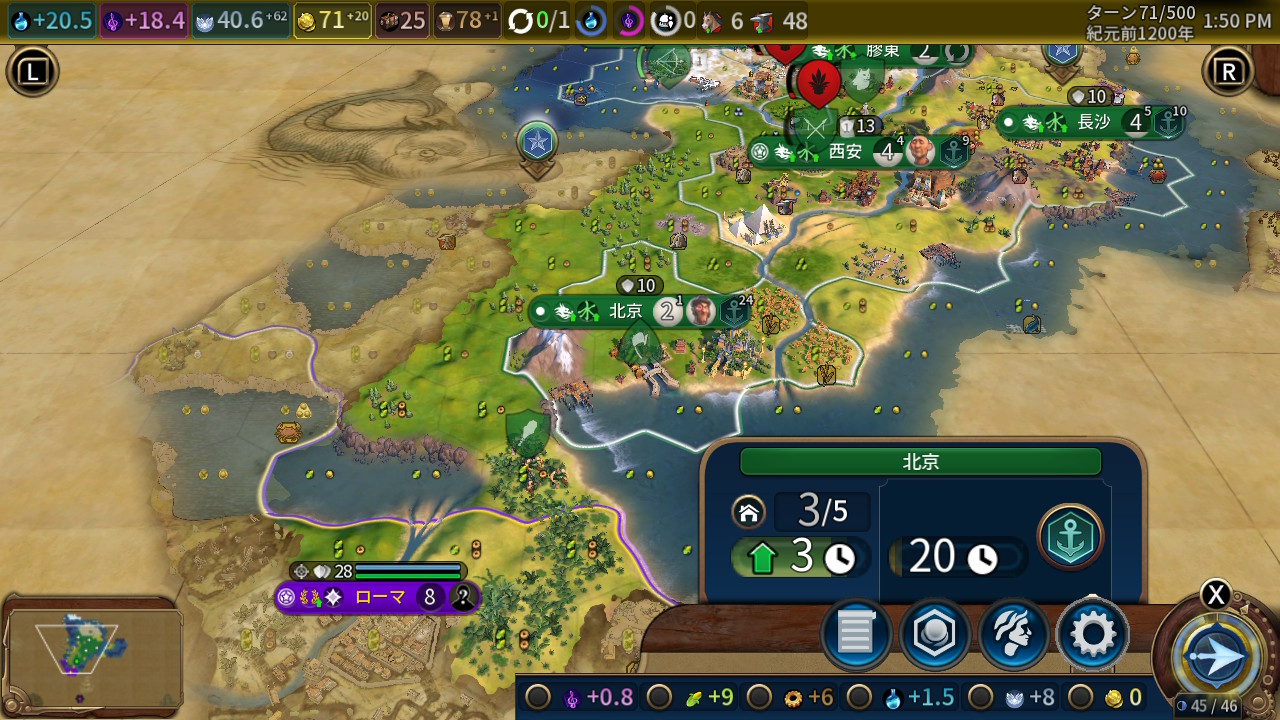
Task: Open citizen management with the head profile button
Action: [x=1013, y=634]
